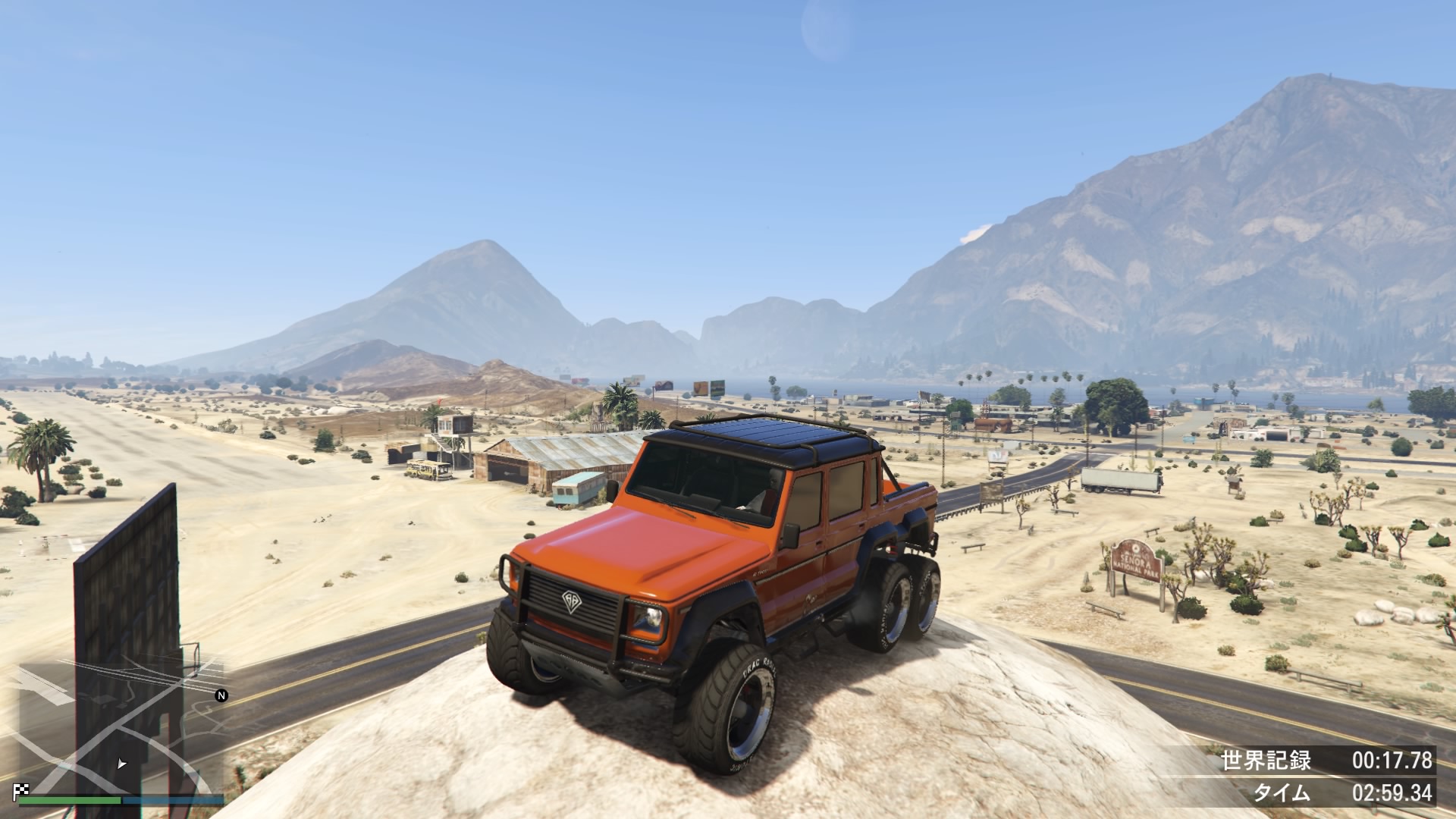Select the north N marker on minimap

(221, 695)
